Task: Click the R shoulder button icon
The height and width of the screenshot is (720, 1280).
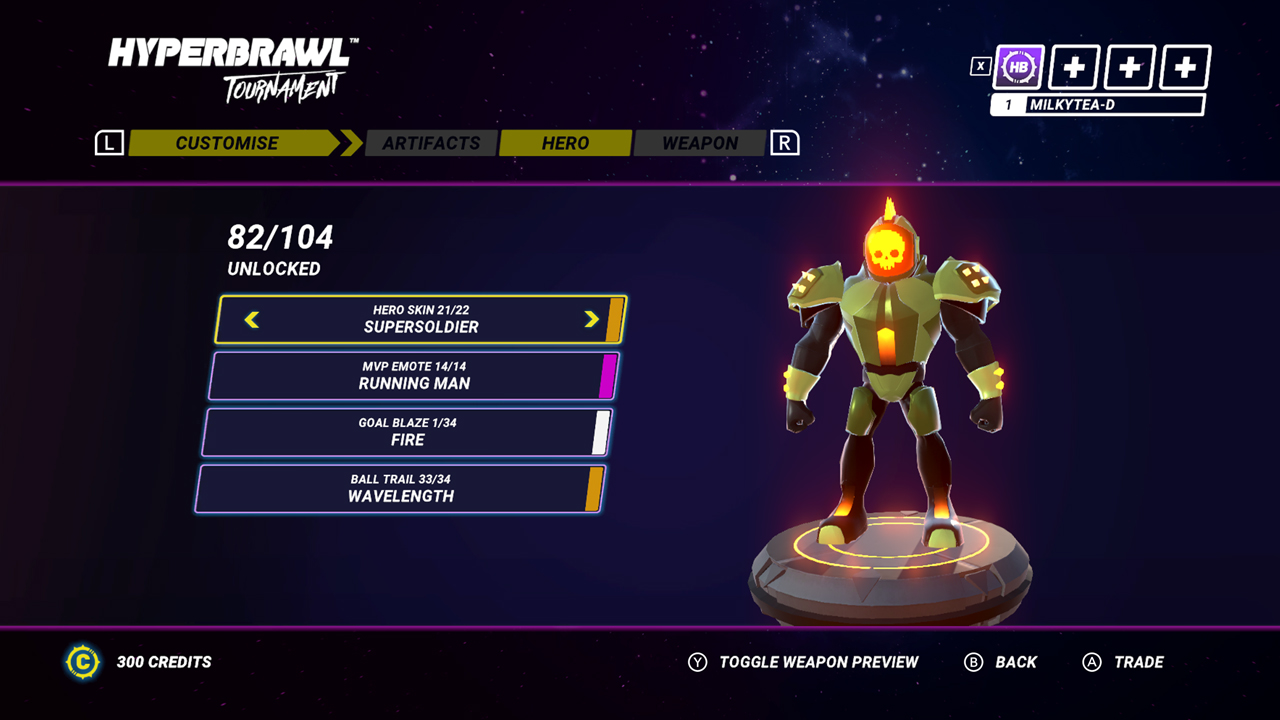Action: coord(784,142)
